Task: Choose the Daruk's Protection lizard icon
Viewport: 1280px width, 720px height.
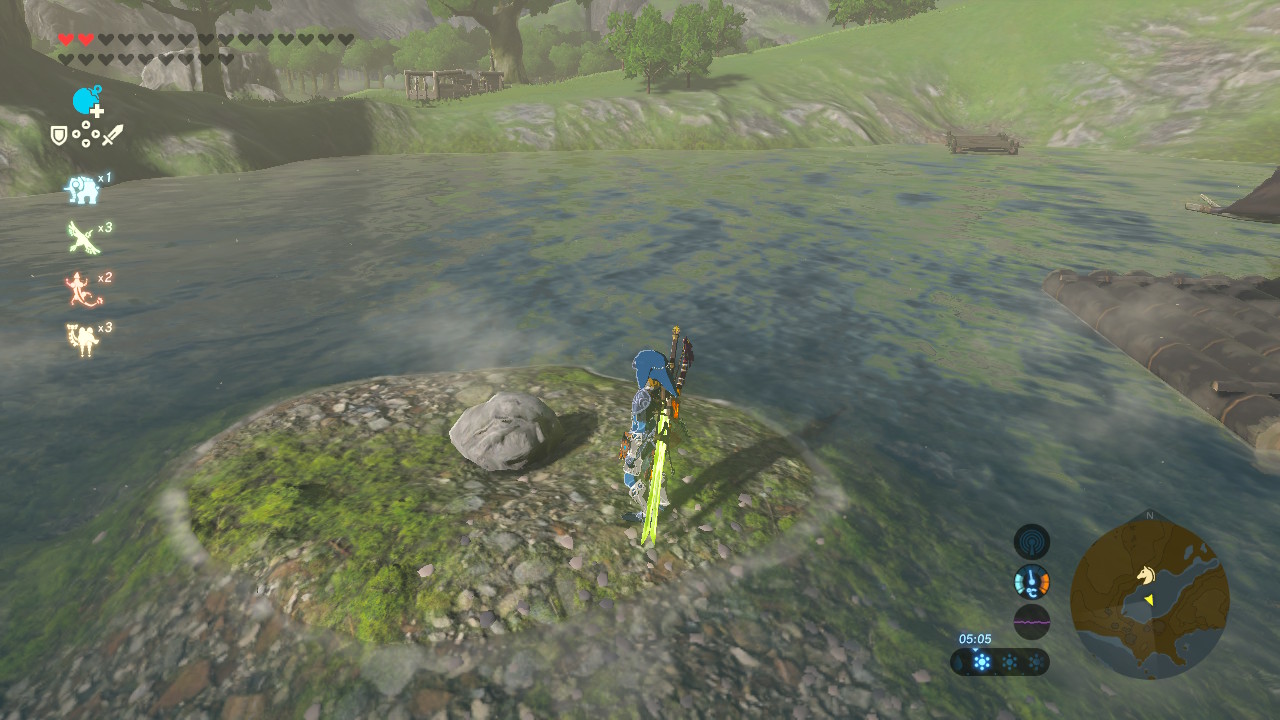Action: tap(81, 289)
